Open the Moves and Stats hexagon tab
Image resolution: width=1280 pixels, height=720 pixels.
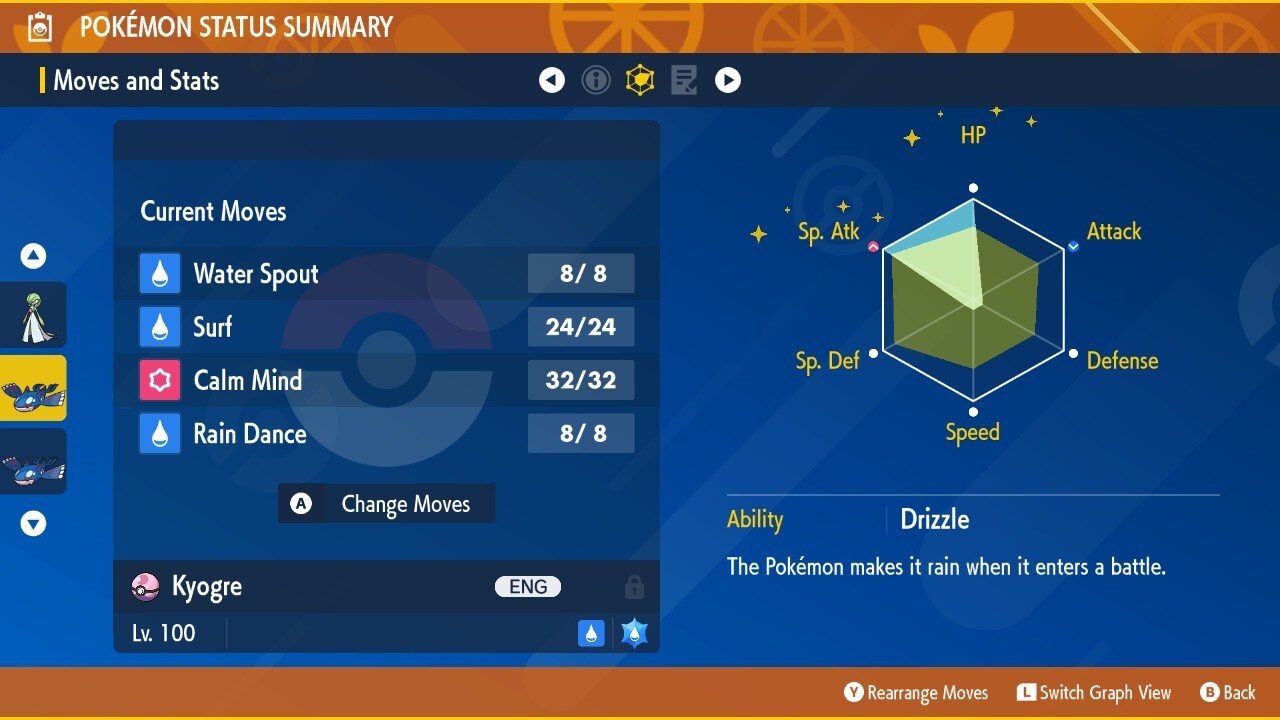click(x=640, y=80)
